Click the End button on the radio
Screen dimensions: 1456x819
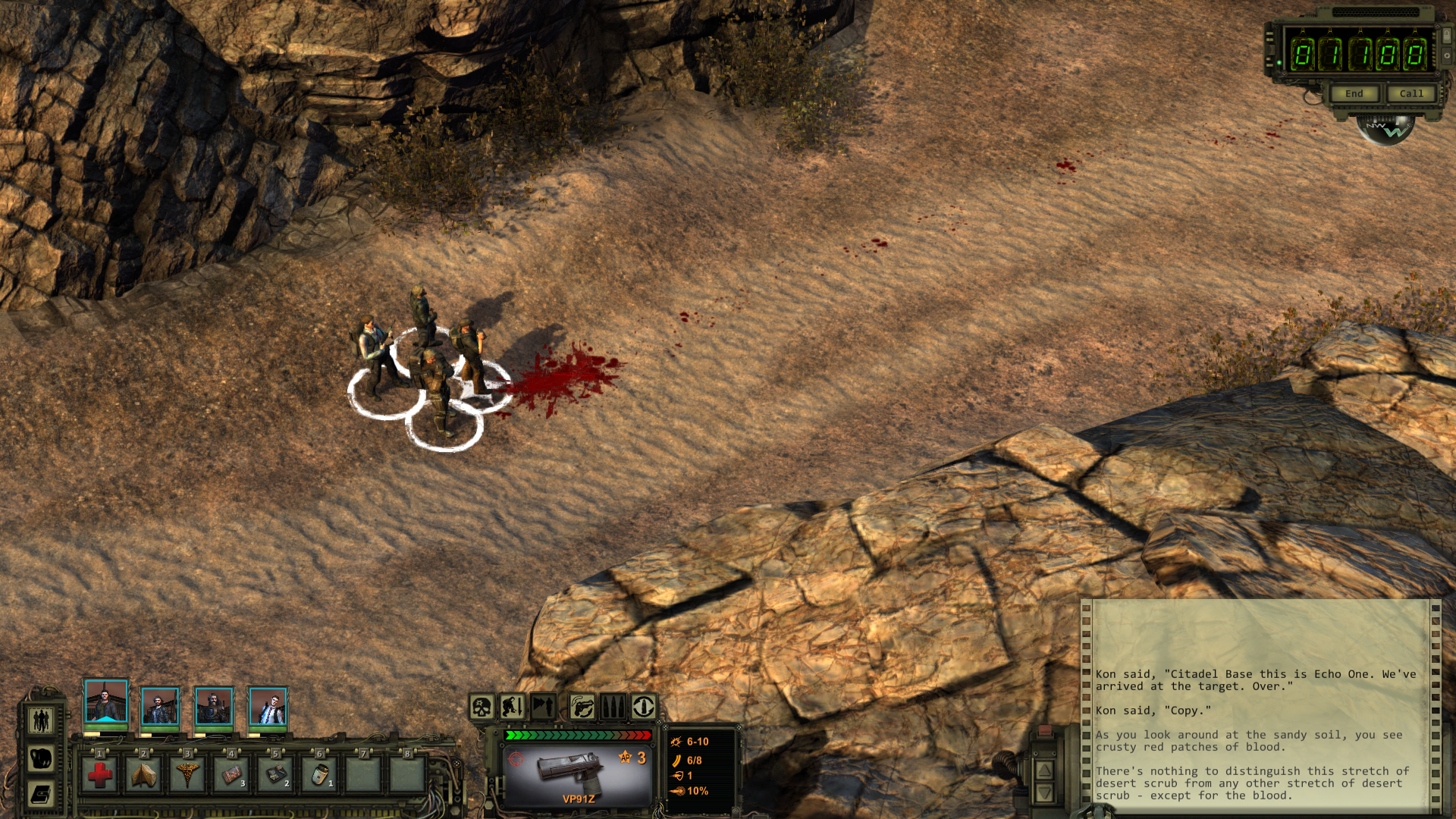point(1354,94)
